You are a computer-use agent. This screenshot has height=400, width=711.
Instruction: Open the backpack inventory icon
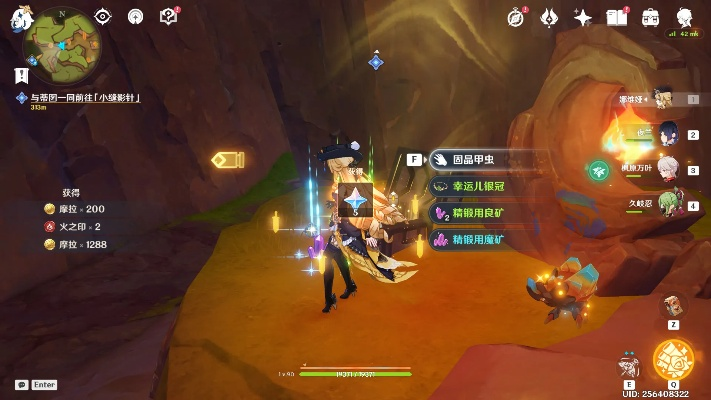[x=650, y=17]
